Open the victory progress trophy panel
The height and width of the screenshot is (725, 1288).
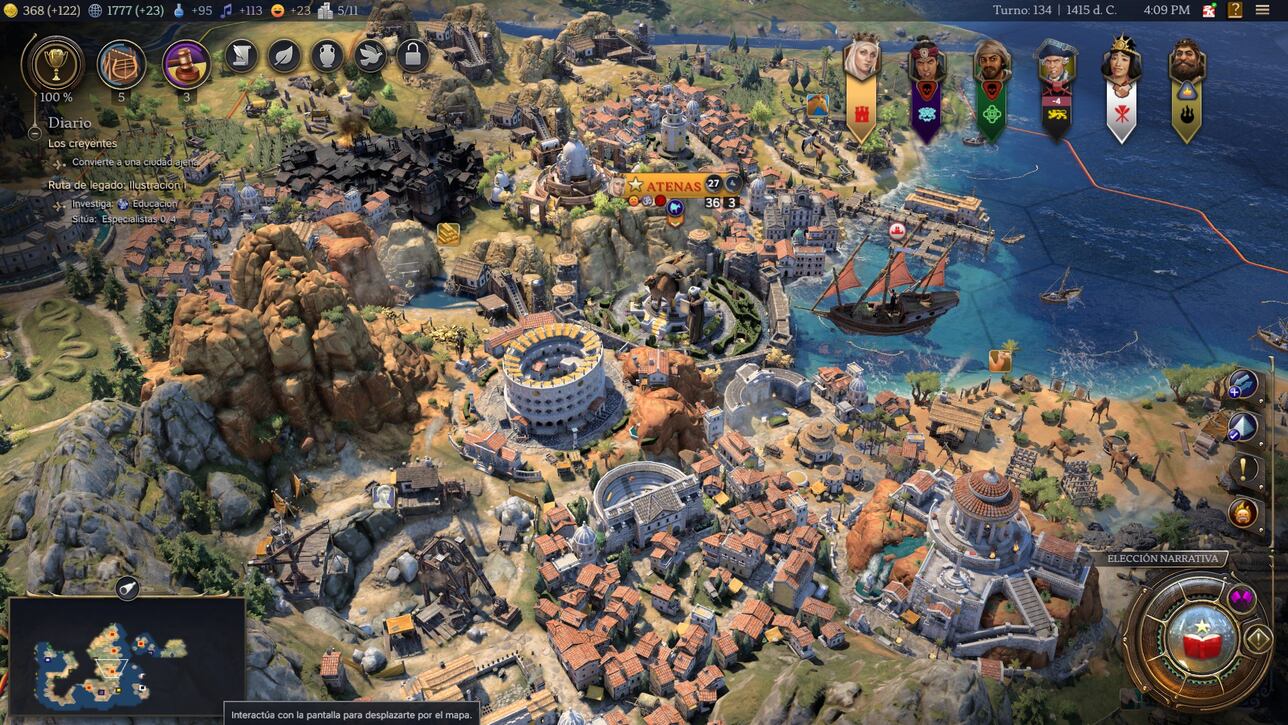(53, 64)
